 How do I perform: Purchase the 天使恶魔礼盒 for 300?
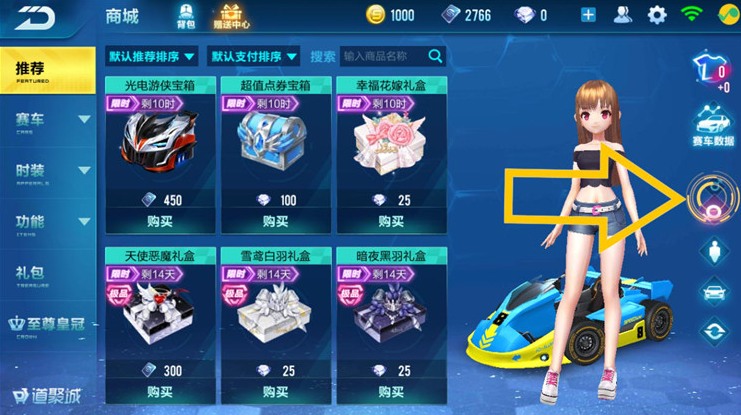(x=159, y=394)
